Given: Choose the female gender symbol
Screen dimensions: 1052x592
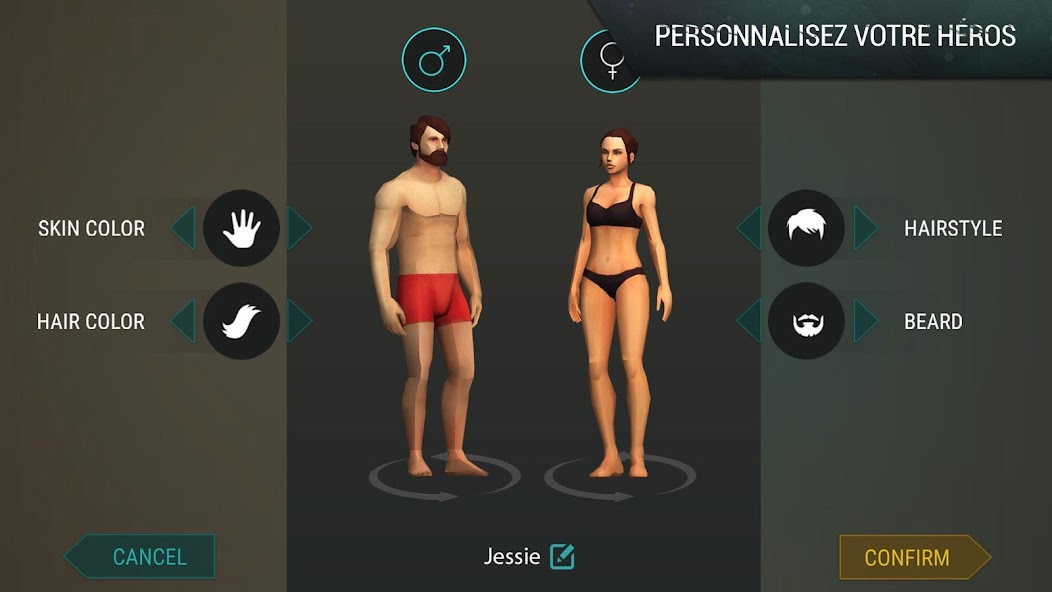Looking at the screenshot, I should [611, 62].
